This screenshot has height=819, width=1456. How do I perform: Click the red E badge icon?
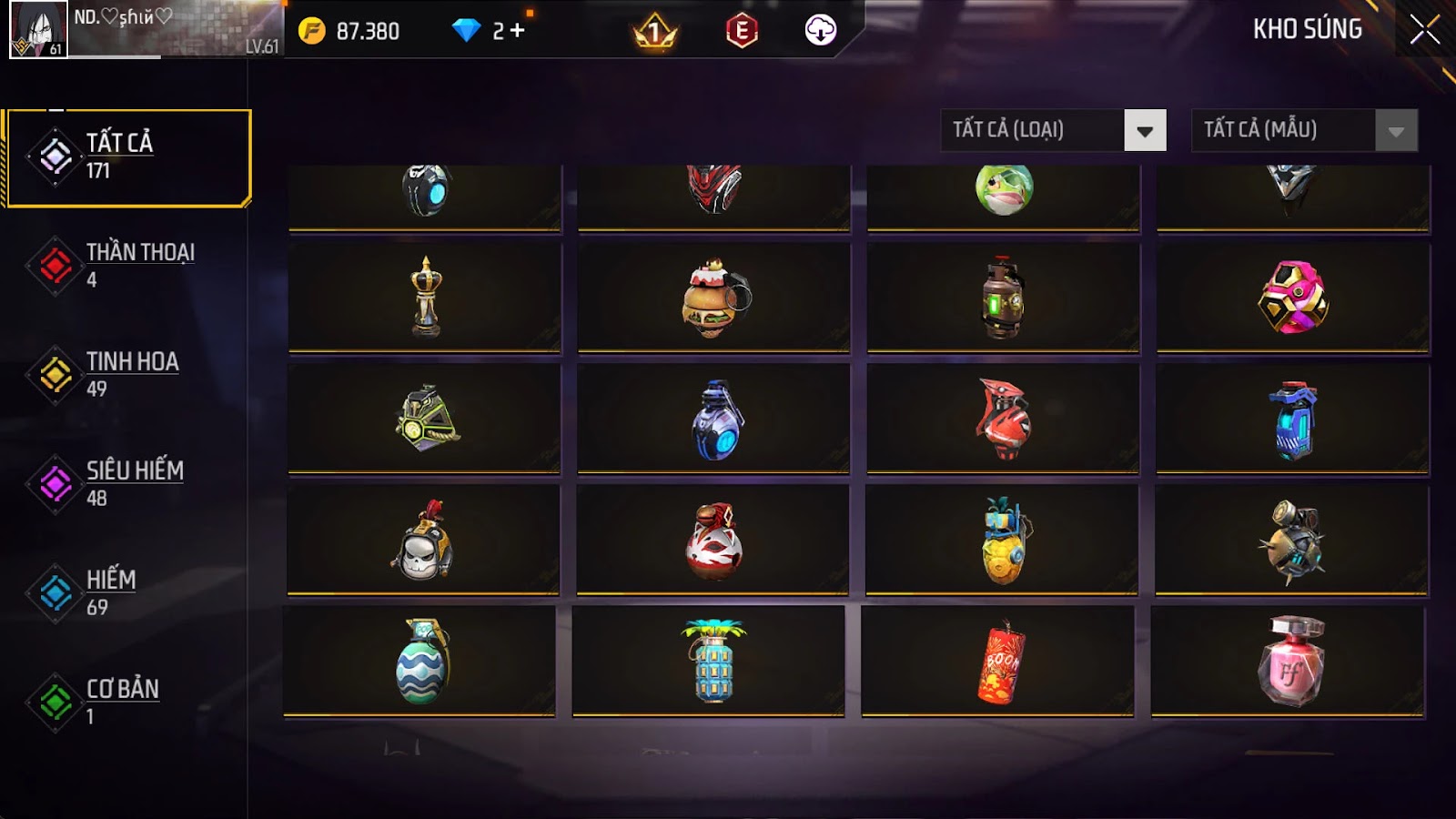pyautogui.click(x=742, y=31)
